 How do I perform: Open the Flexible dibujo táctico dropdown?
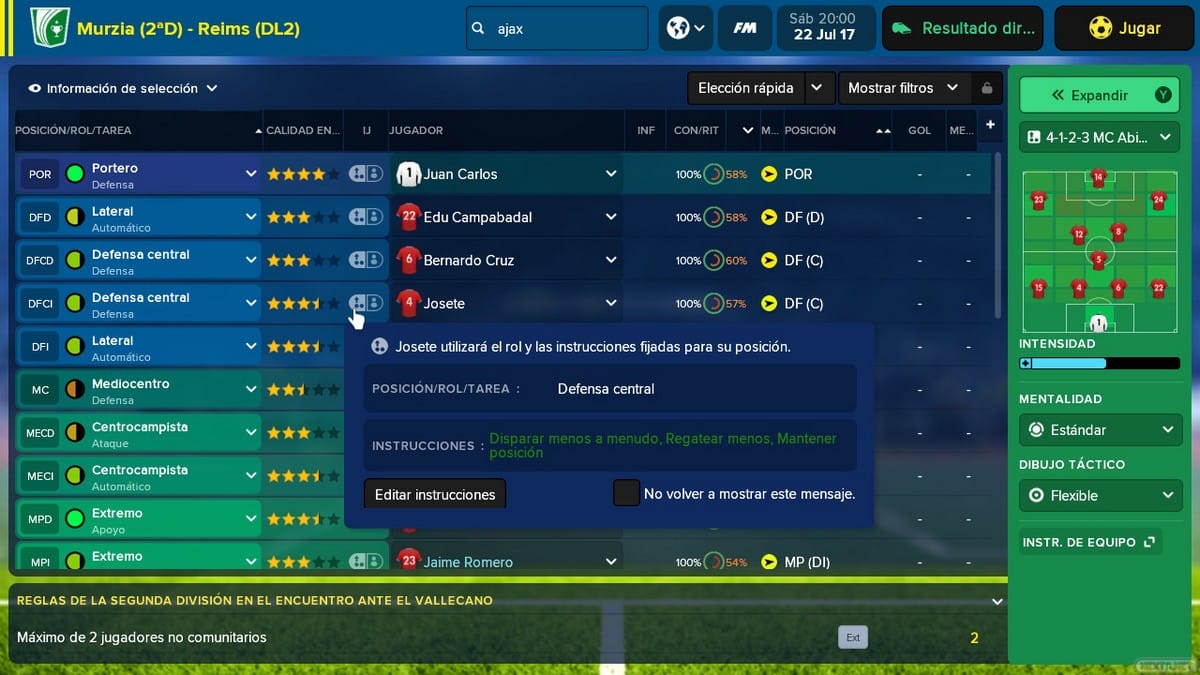pos(1100,495)
